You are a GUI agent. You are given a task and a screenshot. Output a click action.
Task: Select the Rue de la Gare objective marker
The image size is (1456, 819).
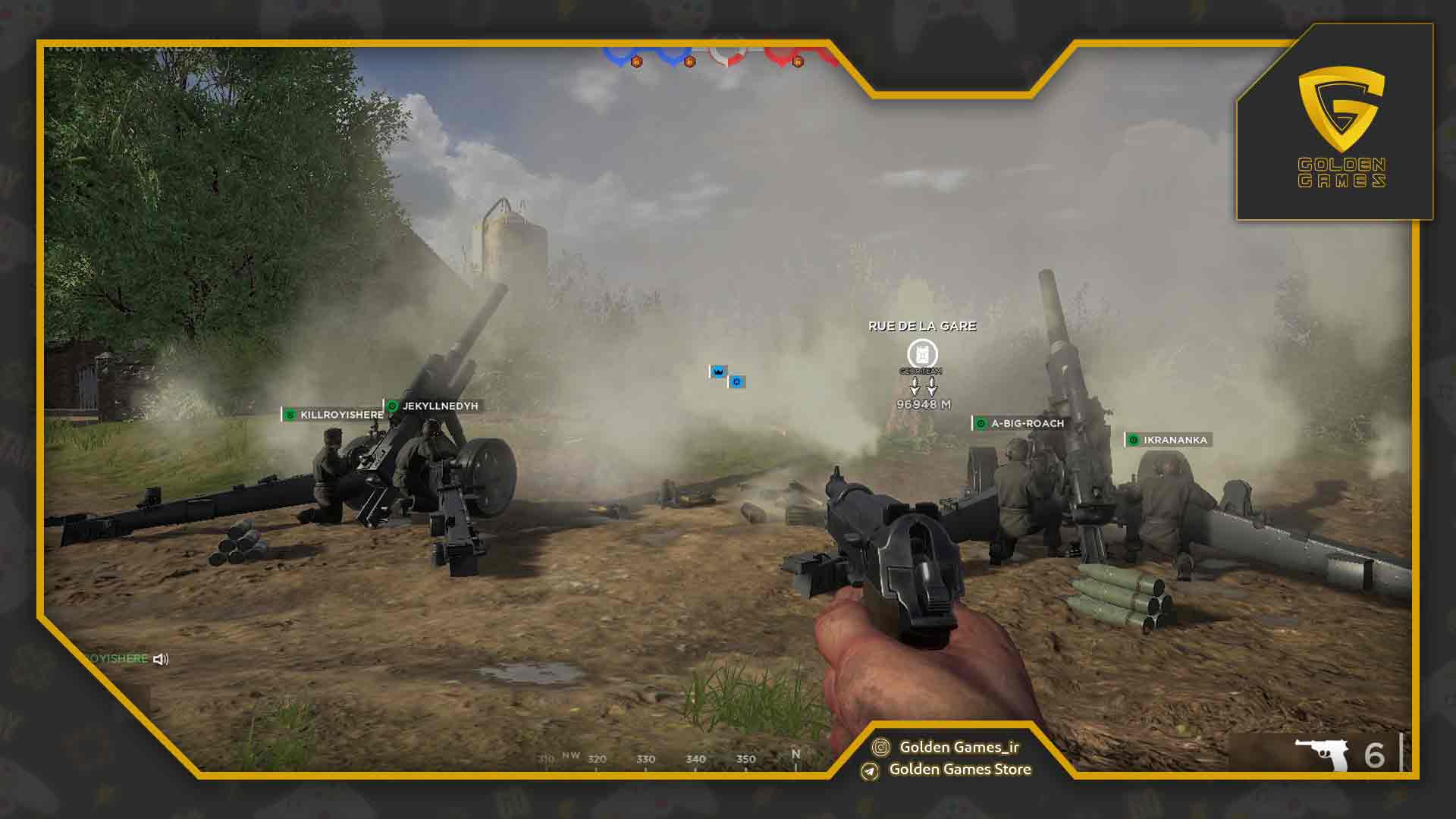(922, 353)
